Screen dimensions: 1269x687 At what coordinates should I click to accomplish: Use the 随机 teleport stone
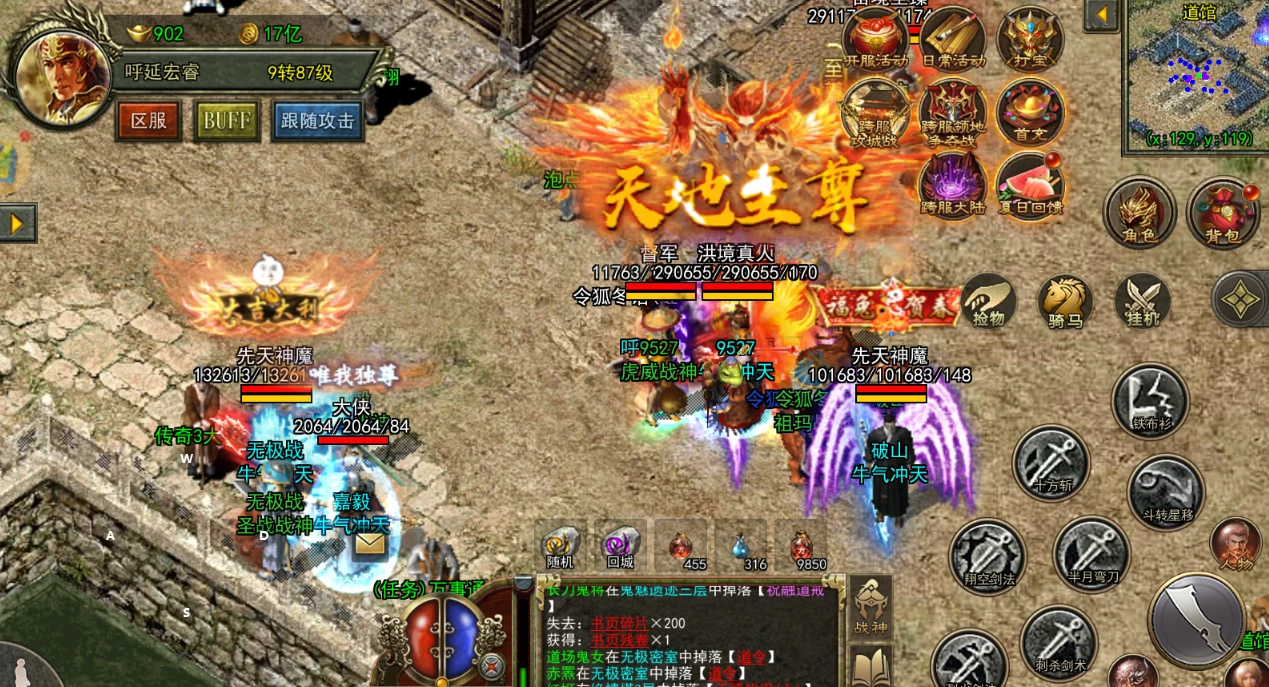tap(561, 547)
